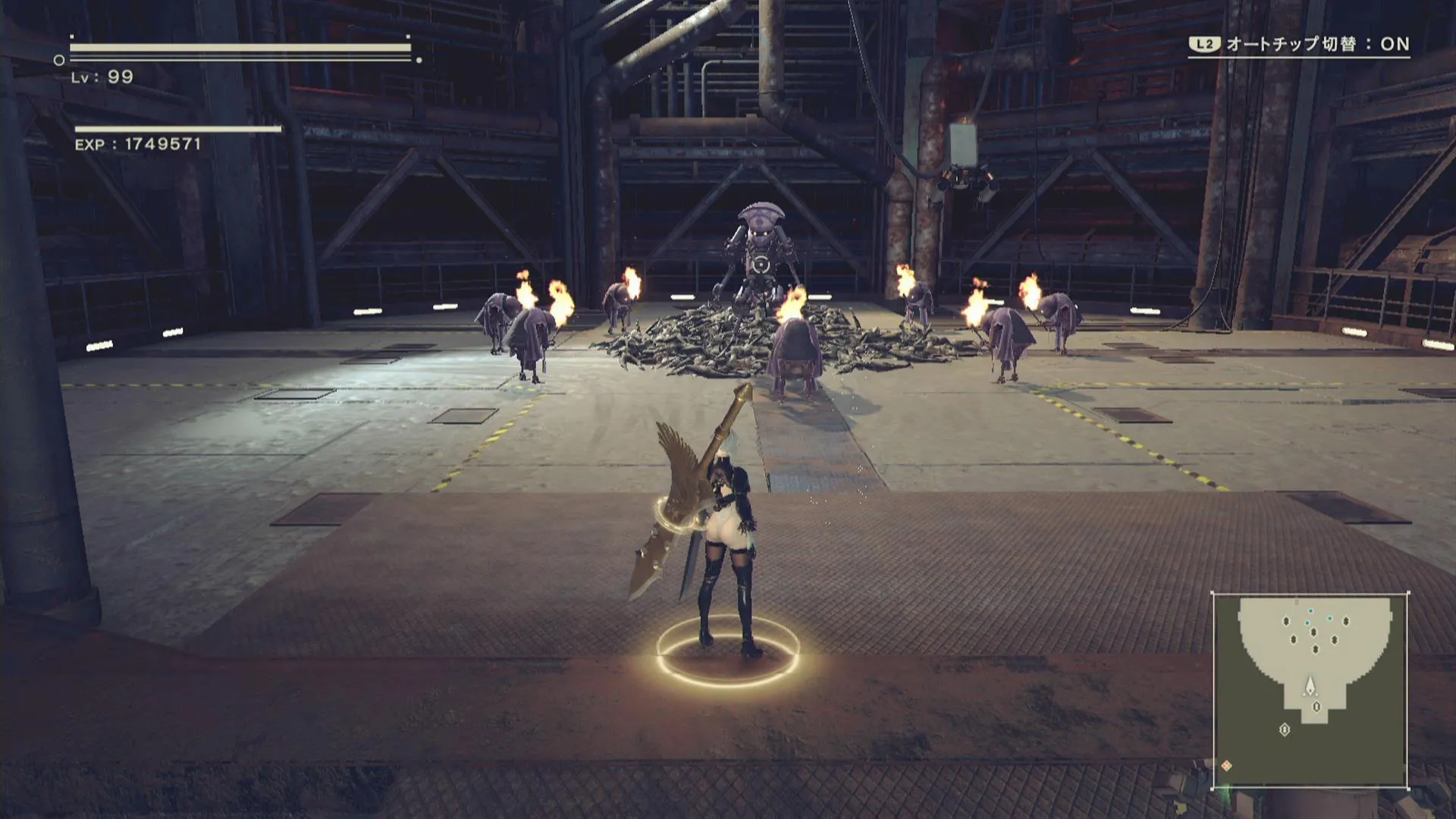Screen dimensions: 1456x819
Task: Open the minimap in the corner
Action: tap(1310, 690)
